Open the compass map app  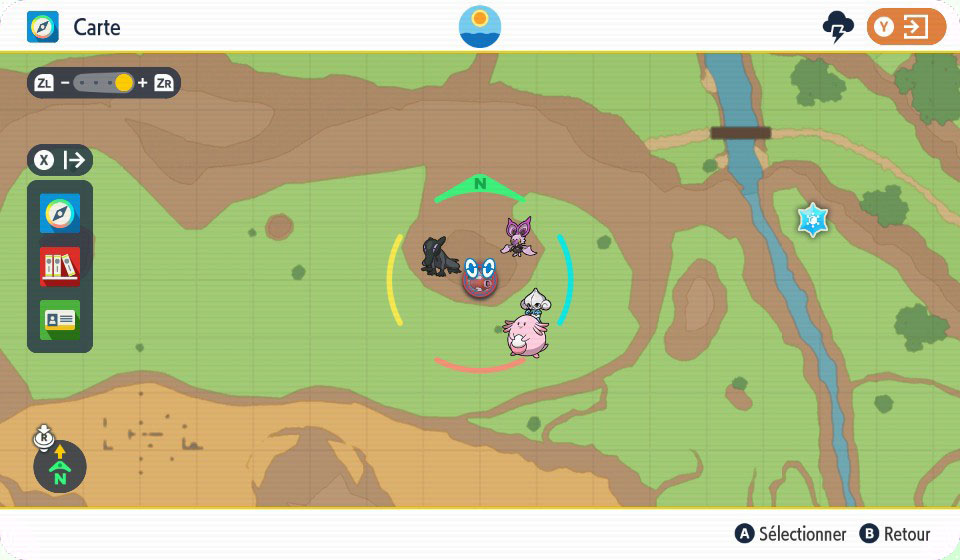click(x=60, y=213)
